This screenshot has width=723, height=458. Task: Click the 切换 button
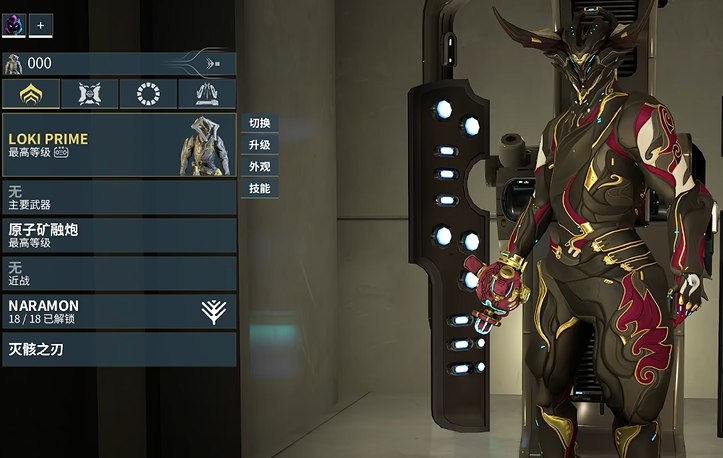coord(259,123)
